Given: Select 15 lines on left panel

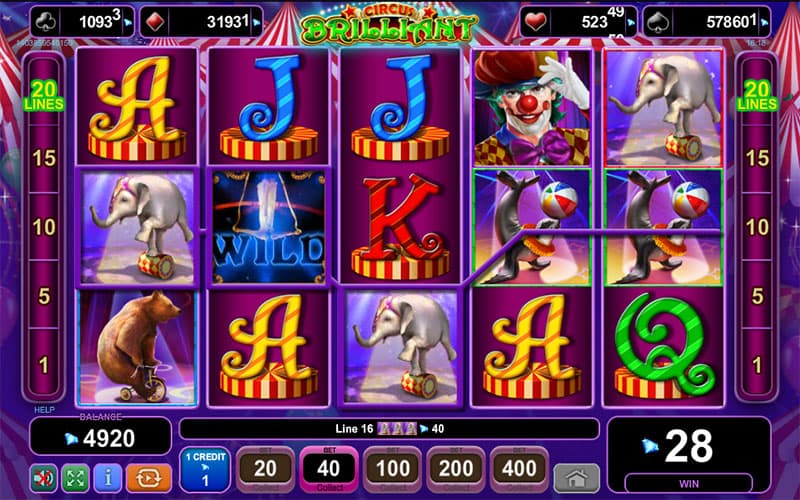Looking at the screenshot, I should 43,158.
